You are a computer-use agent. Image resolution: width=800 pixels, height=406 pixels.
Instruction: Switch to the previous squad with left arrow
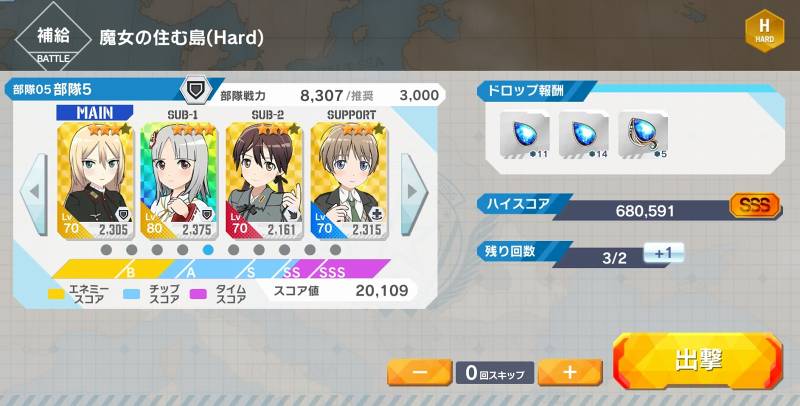[x=35, y=190]
